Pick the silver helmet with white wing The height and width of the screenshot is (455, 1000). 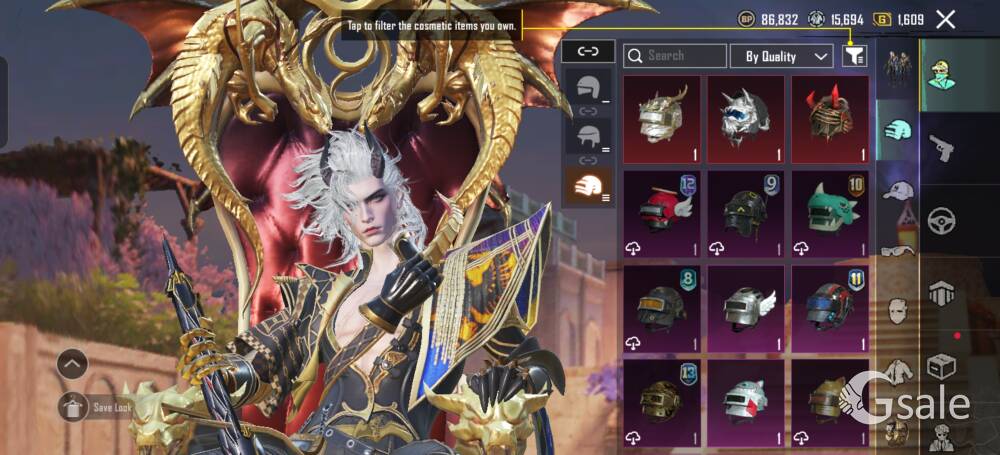pyautogui.click(x=746, y=307)
